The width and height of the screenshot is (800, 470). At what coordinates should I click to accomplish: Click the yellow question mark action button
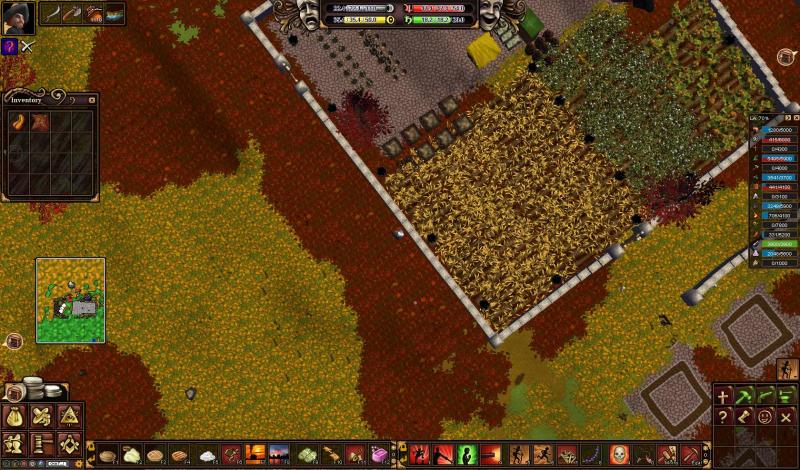coord(722,417)
